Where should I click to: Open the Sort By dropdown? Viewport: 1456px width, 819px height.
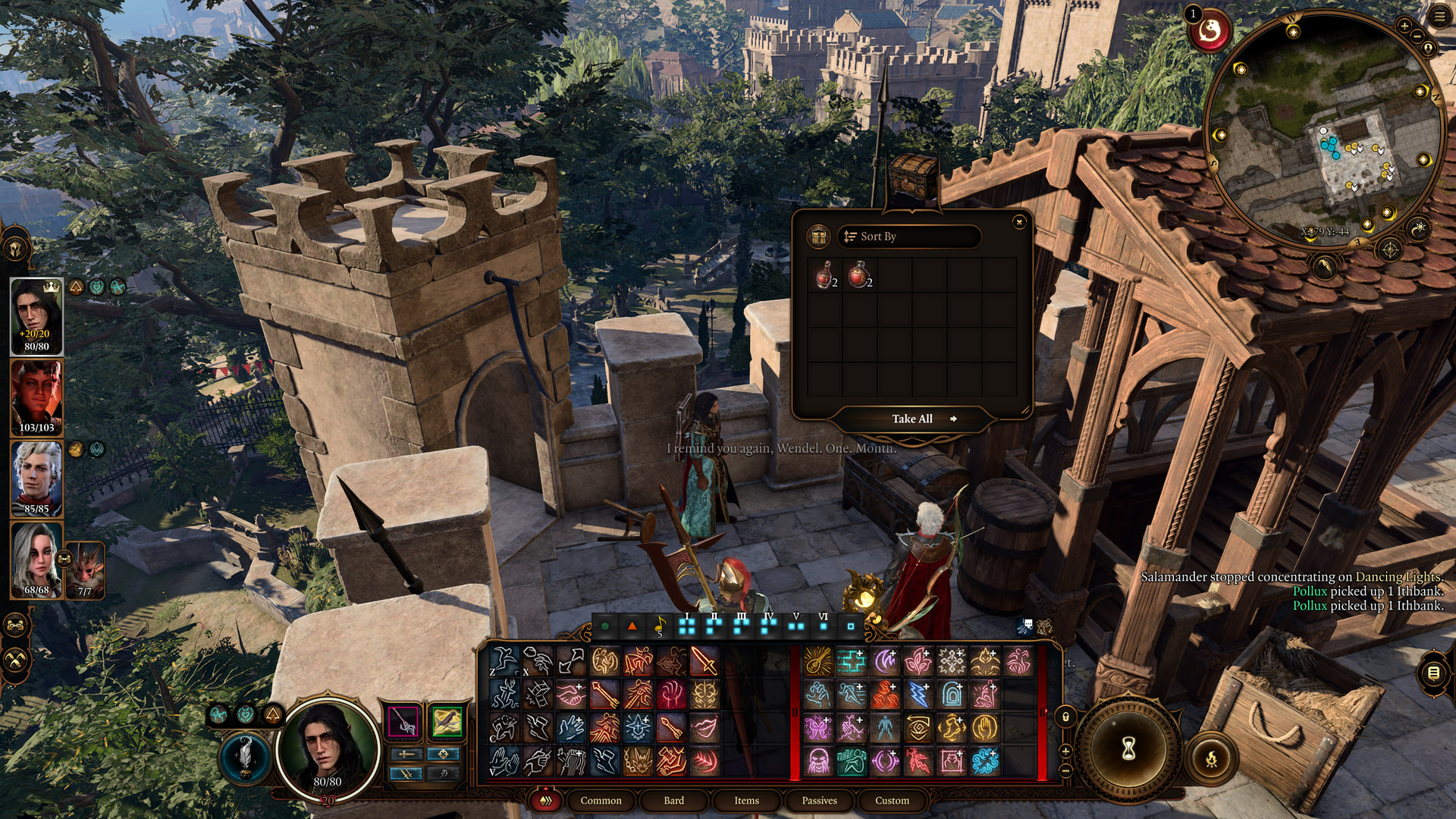908,237
